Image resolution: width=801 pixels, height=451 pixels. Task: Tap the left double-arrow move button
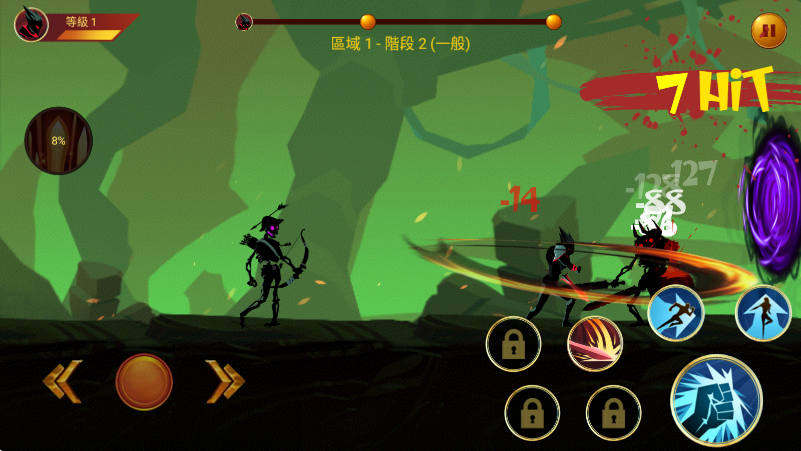click(x=61, y=381)
